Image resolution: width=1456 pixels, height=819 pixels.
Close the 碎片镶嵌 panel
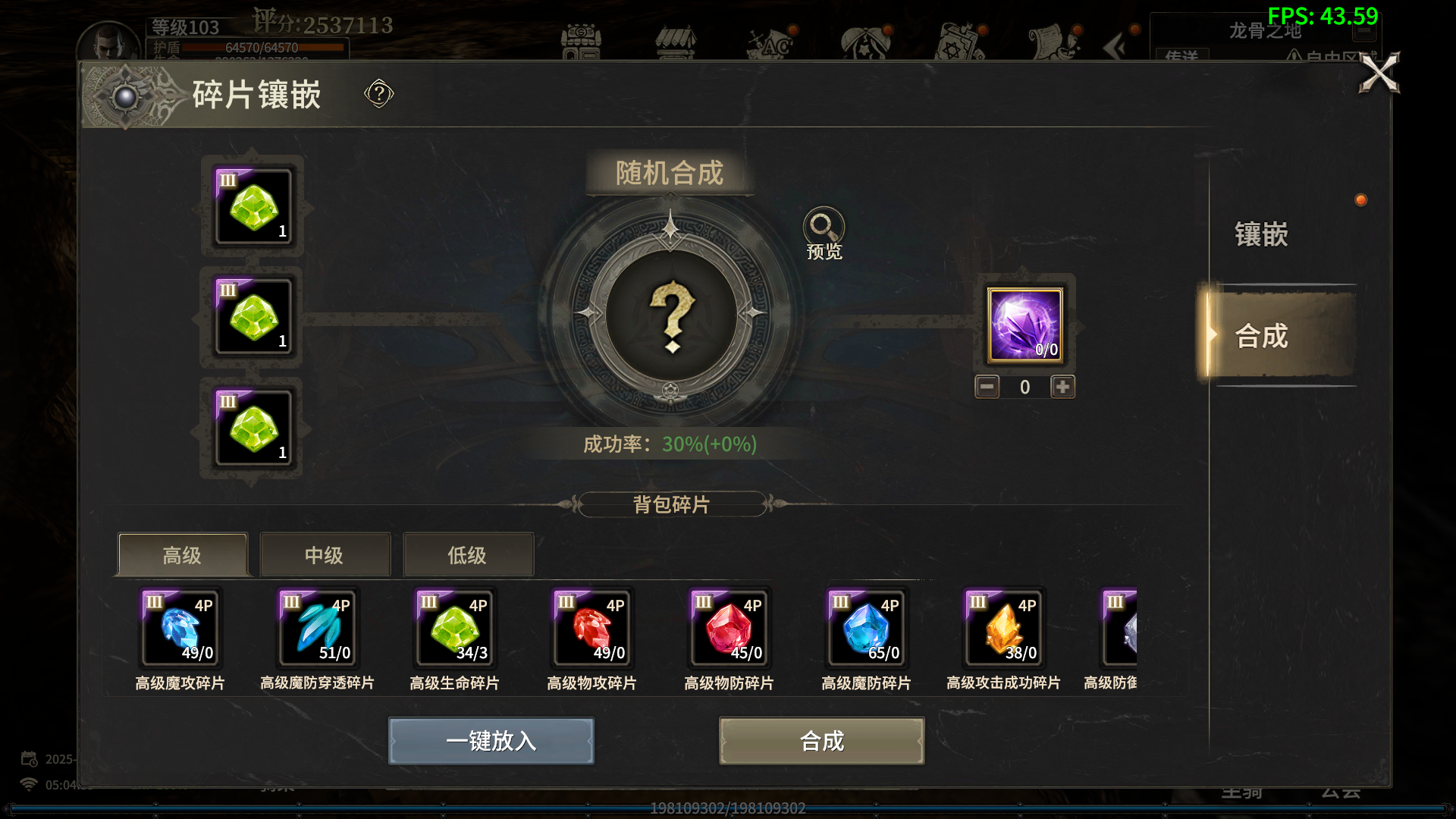click(1379, 74)
